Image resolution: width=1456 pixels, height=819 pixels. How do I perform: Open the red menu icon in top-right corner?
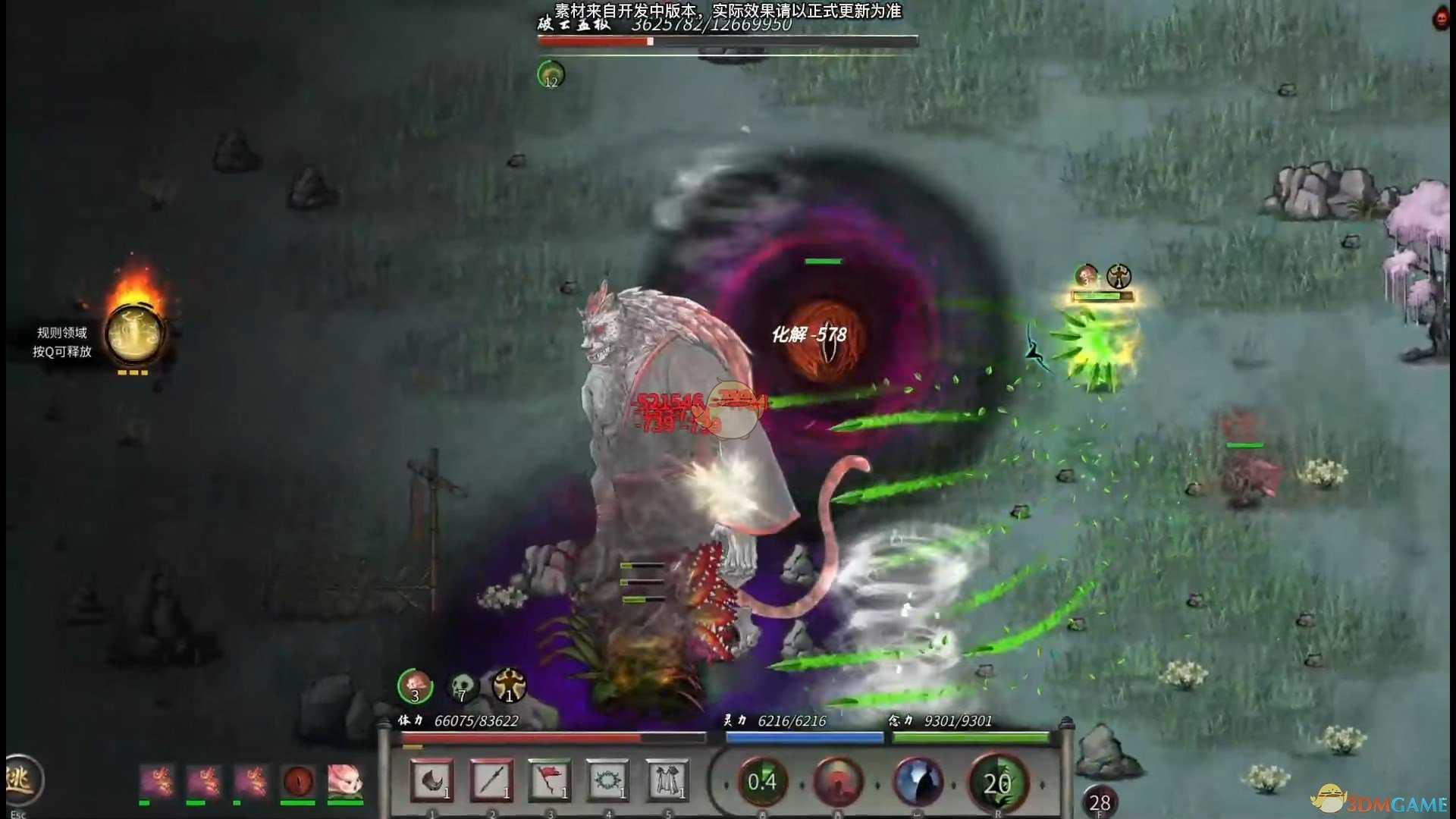[1441, 19]
